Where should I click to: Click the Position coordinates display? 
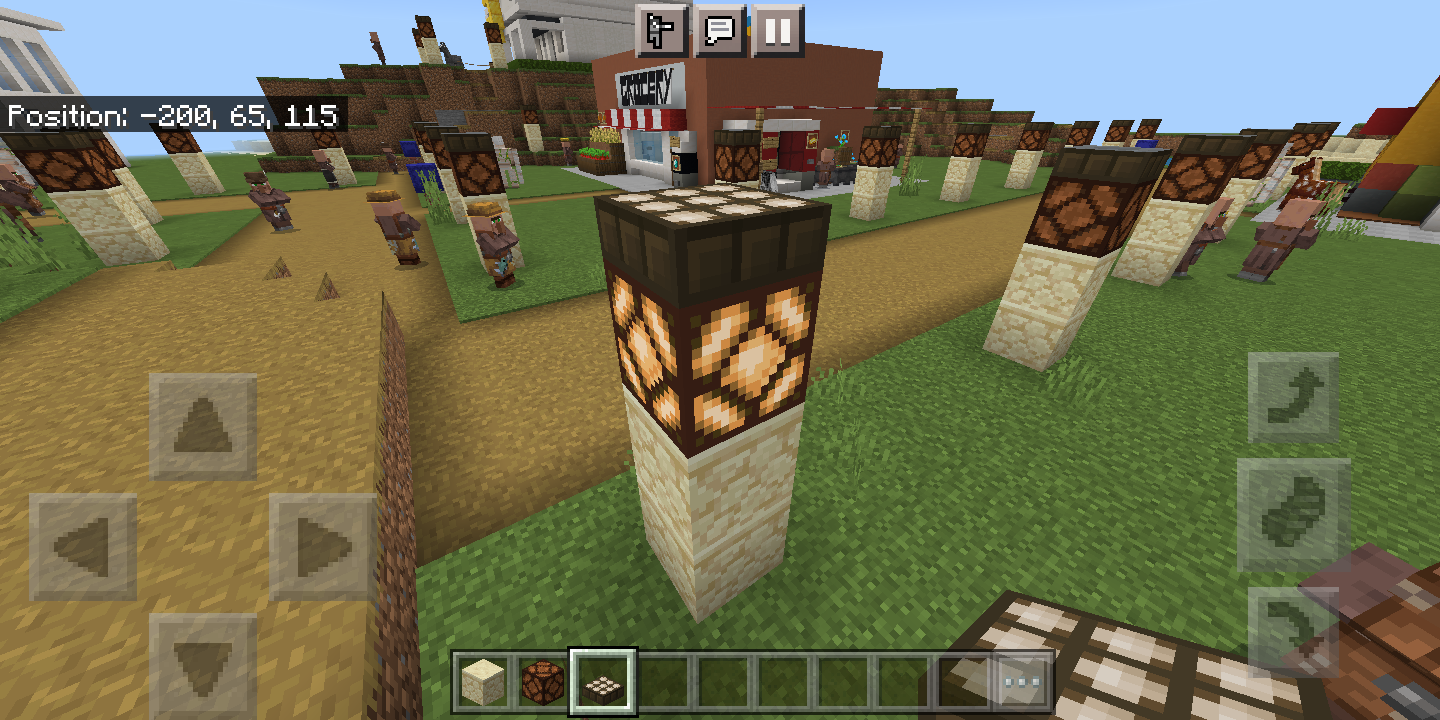(x=170, y=117)
